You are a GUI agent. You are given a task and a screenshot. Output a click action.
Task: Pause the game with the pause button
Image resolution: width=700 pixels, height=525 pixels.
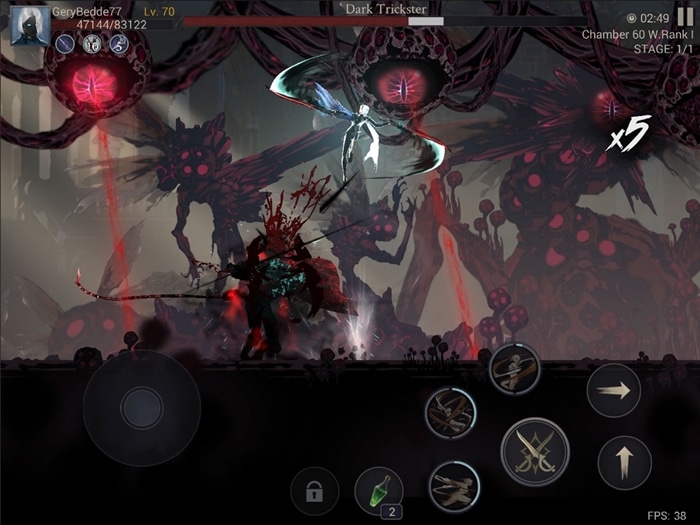685,17
